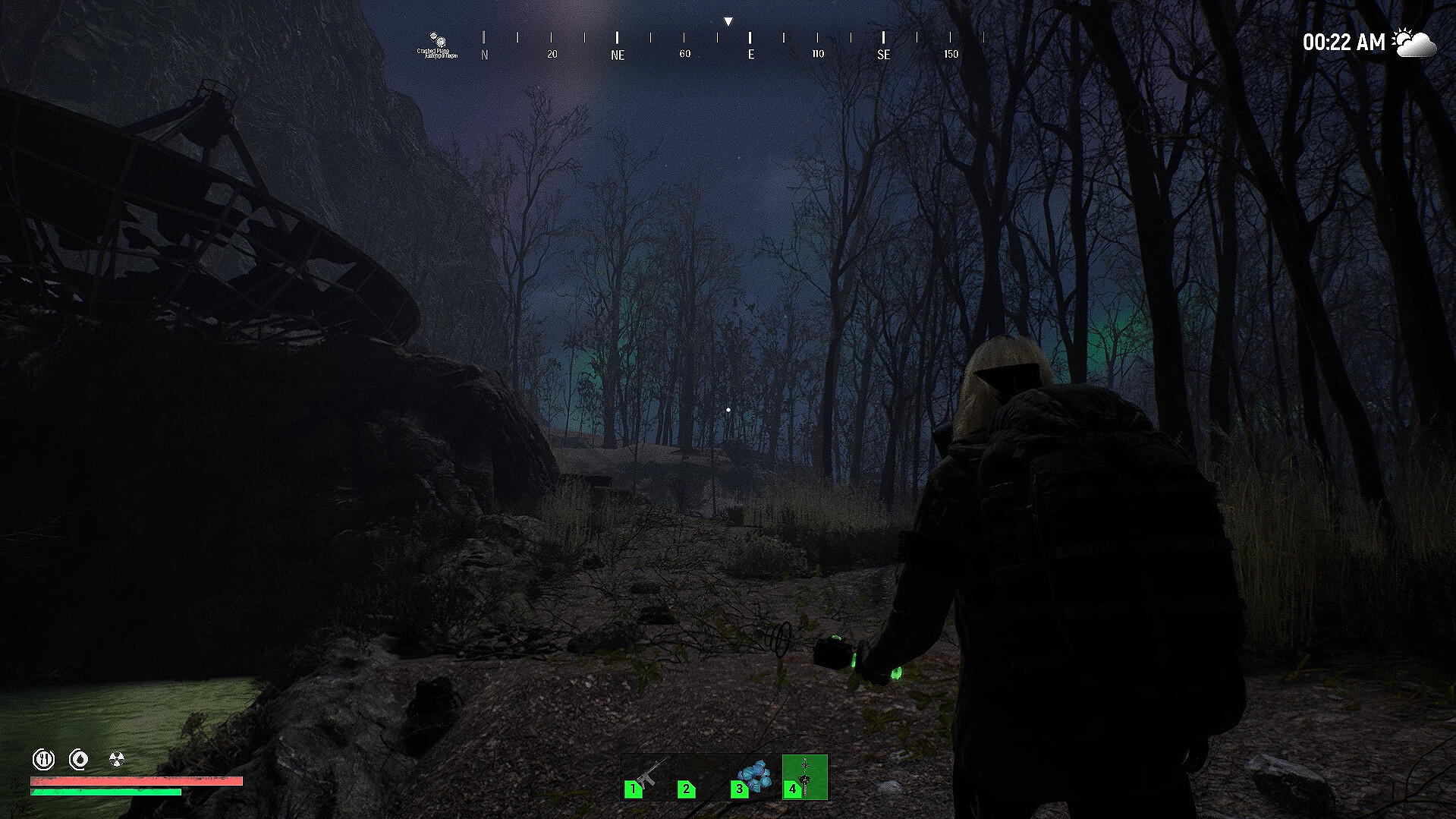Viewport: 1456px width, 819px height.
Task: Click the thirst water-drop status icon
Action: tap(79, 758)
